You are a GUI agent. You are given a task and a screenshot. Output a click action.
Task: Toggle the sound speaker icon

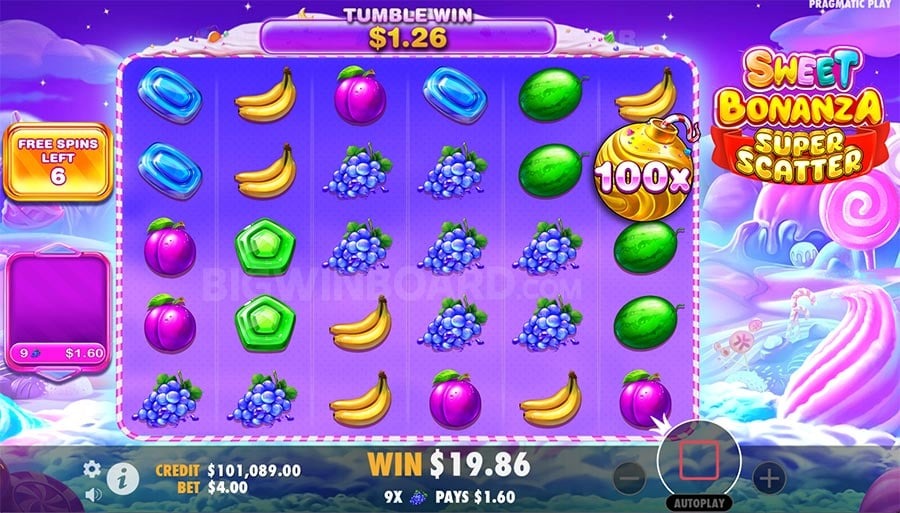pyautogui.click(x=92, y=493)
